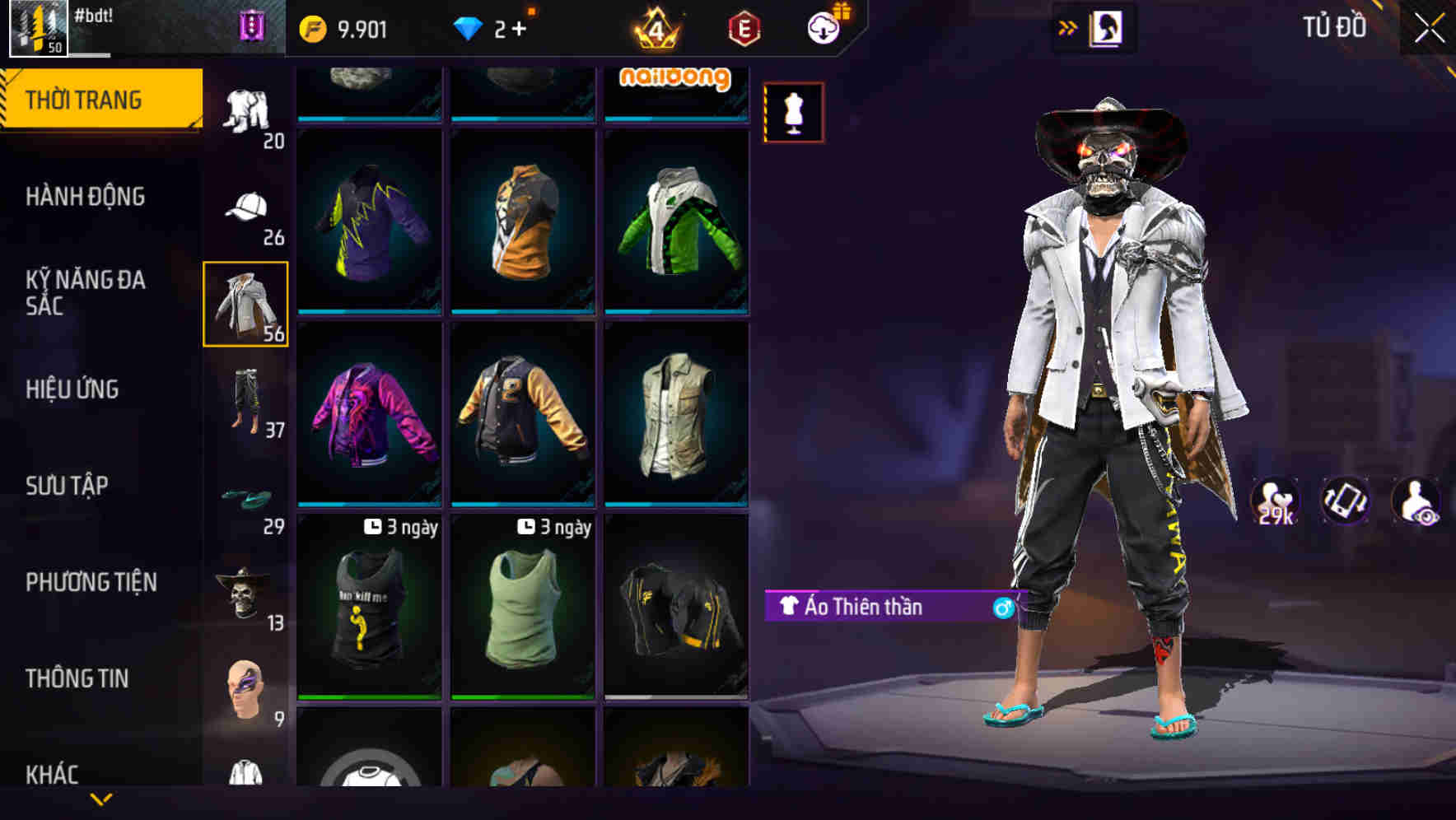Open the hairstyle panel icon near top right
Image resolution: width=1456 pixels, height=820 pixels.
pyautogui.click(x=1107, y=27)
